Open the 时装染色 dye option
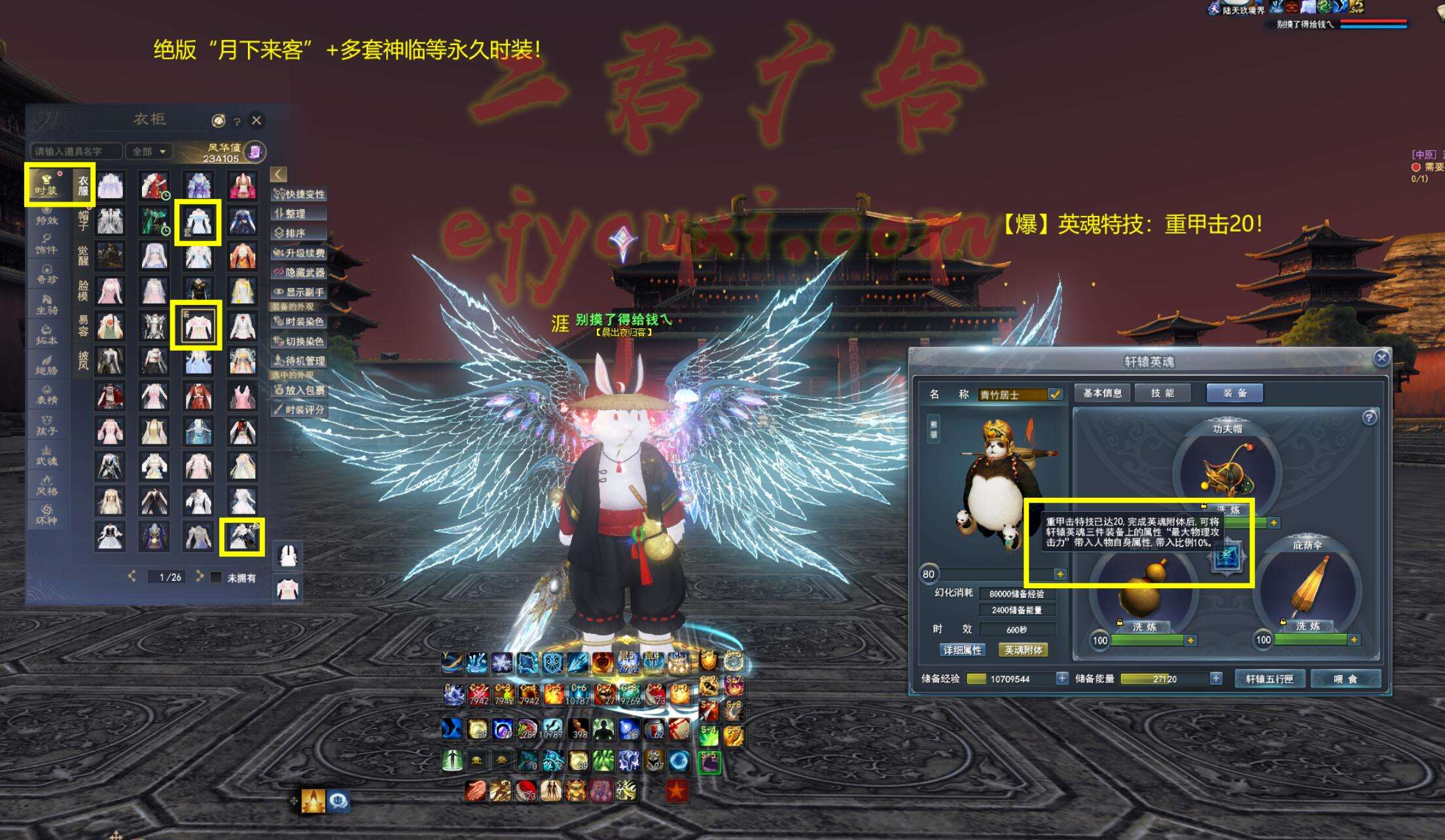This screenshot has height=840, width=1445. [299, 321]
